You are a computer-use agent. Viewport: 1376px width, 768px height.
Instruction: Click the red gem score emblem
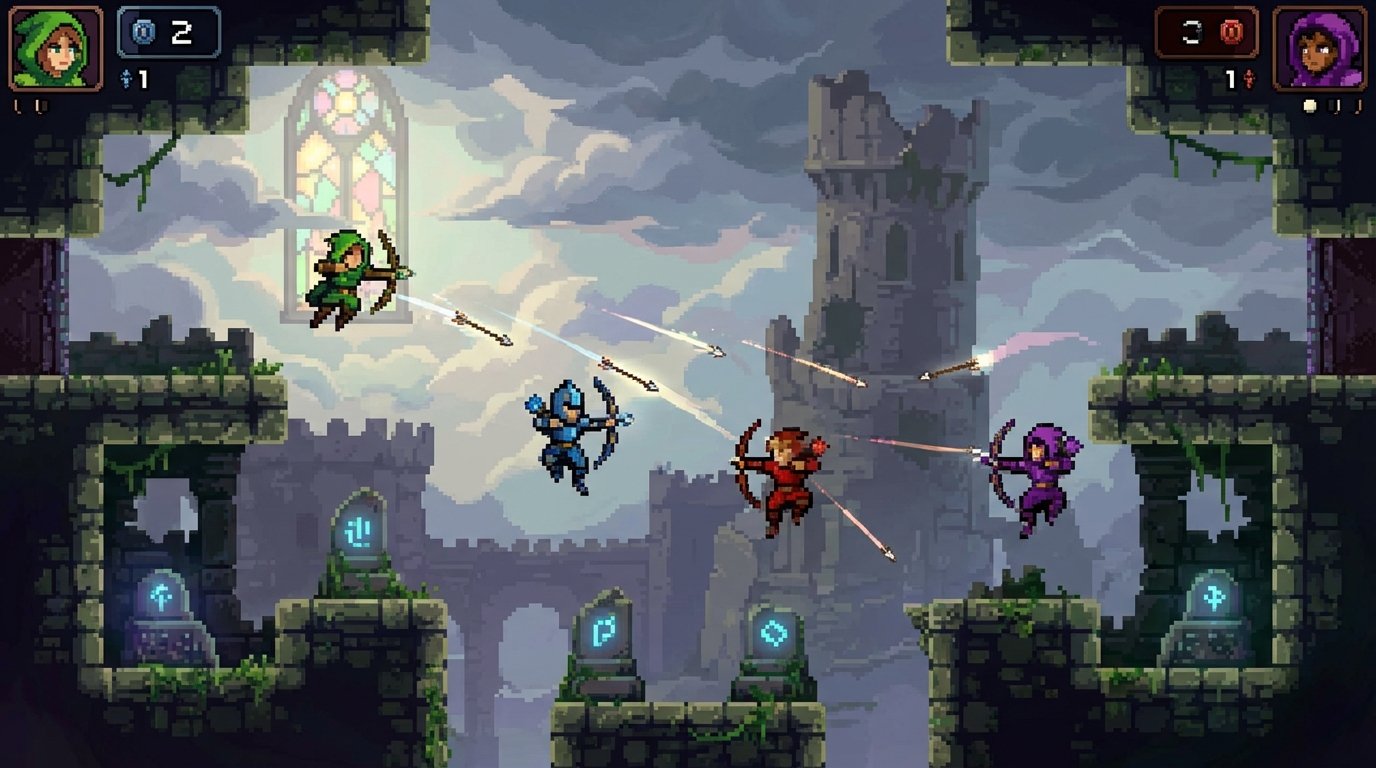1231,32
